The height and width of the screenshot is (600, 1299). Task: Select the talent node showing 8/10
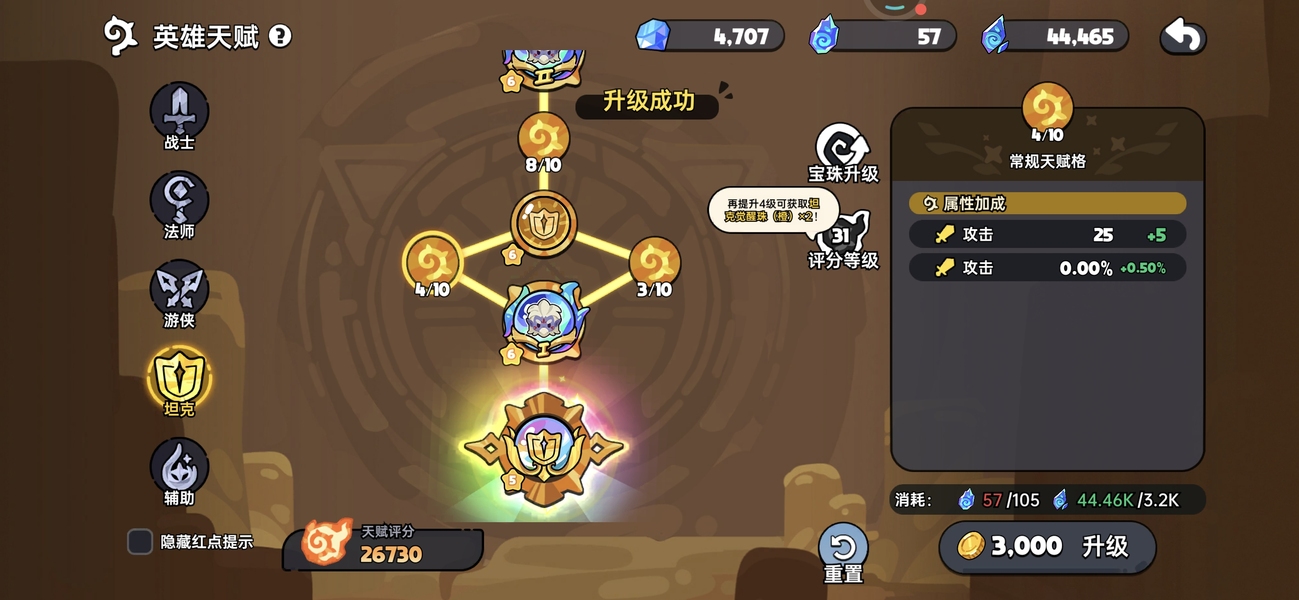pos(544,139)
